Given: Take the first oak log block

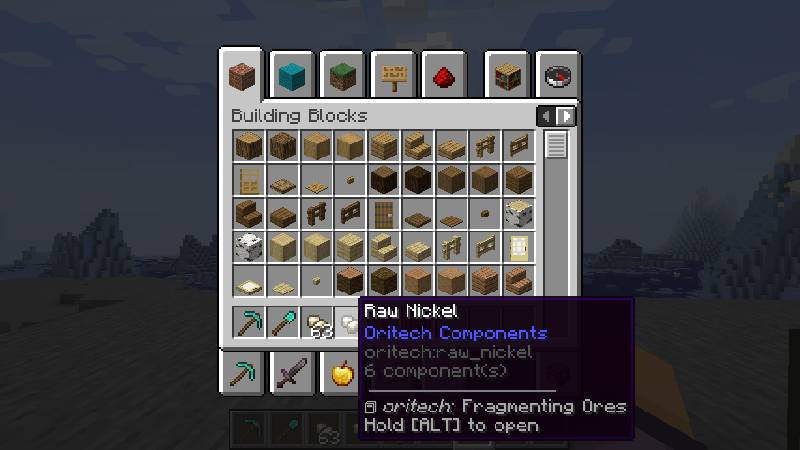Looking at the screenshot, I should coord(248,146).
